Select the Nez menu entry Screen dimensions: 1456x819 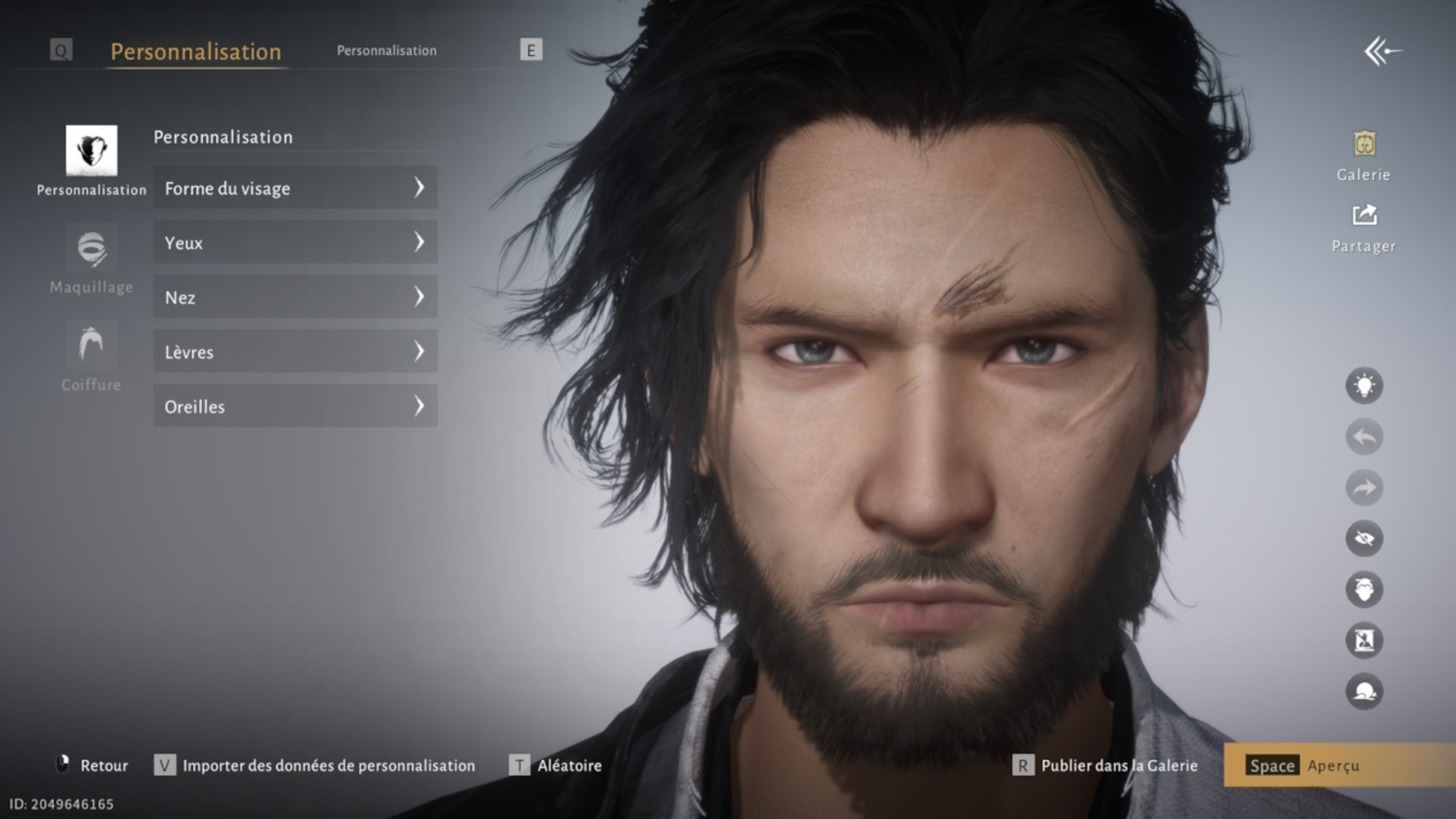pos(295,297)
